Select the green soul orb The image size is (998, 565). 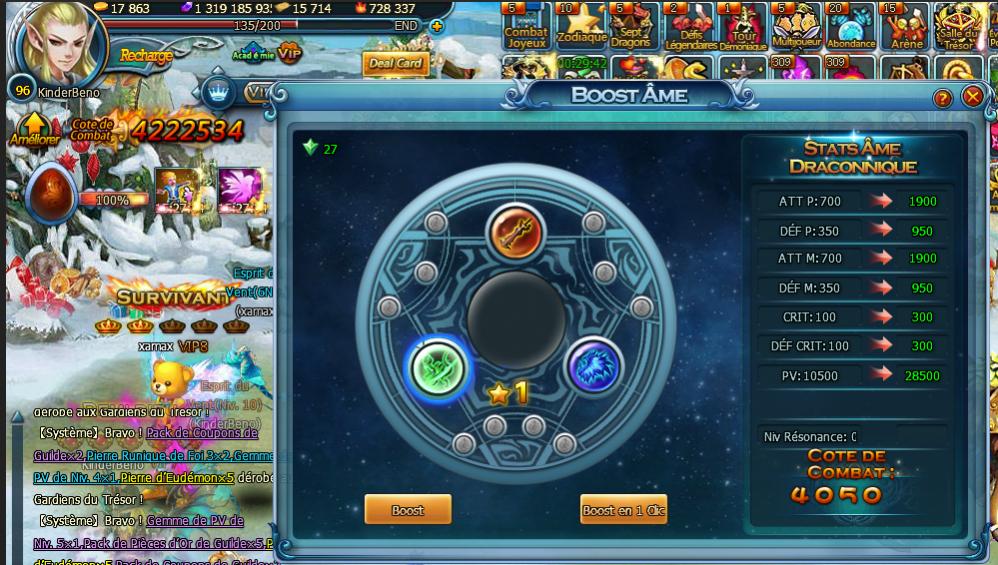click(x=439, y=367)
